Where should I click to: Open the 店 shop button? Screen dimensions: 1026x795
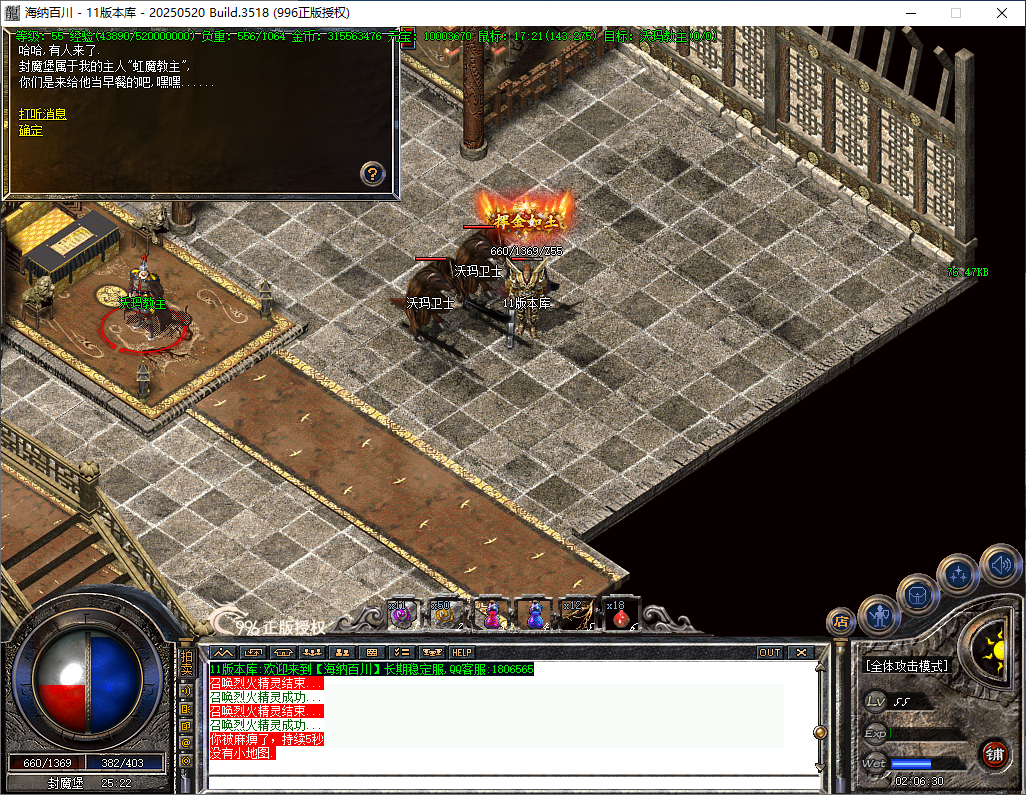point(841,621)
